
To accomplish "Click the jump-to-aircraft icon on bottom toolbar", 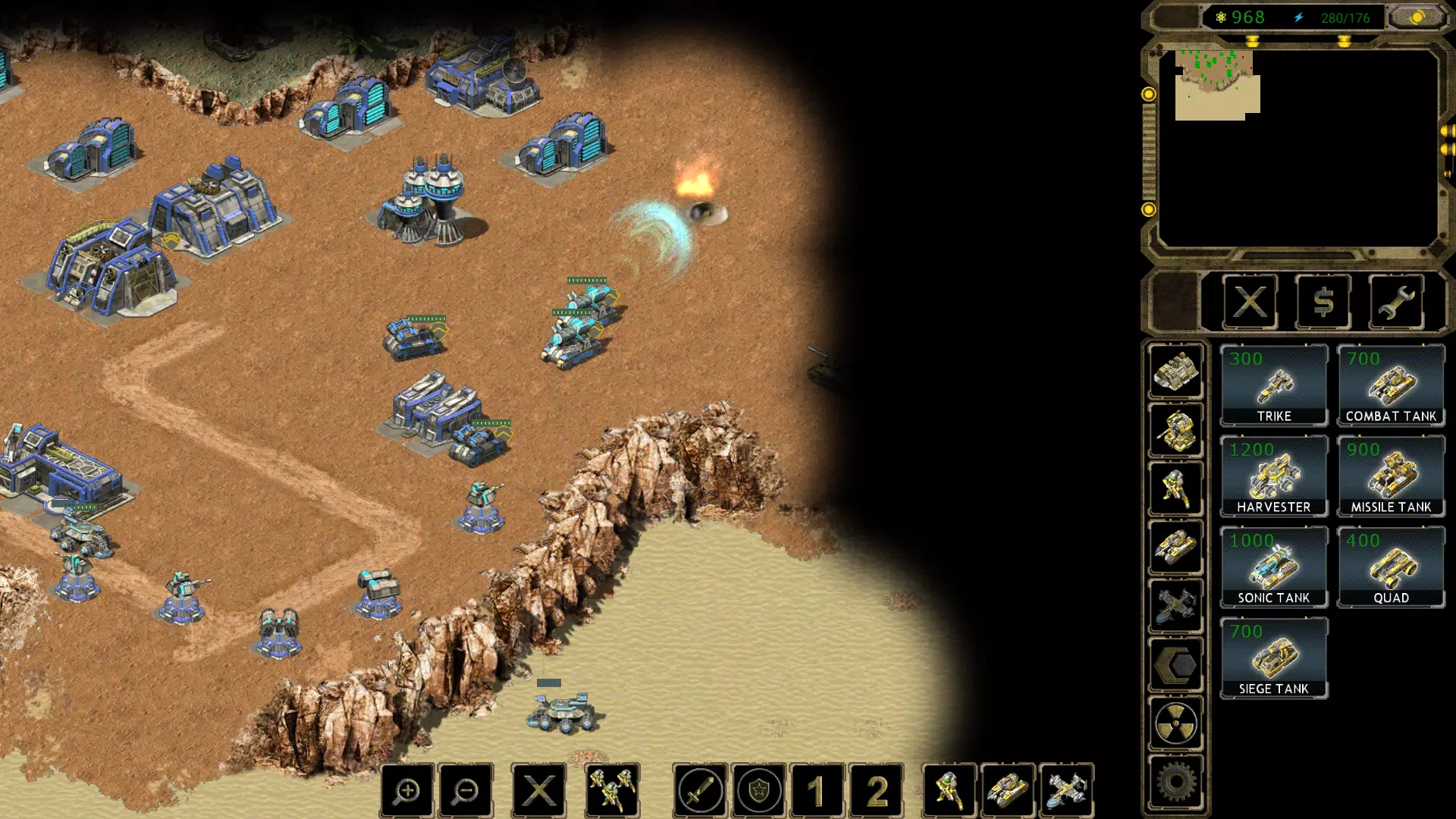I will point(1065,789).
